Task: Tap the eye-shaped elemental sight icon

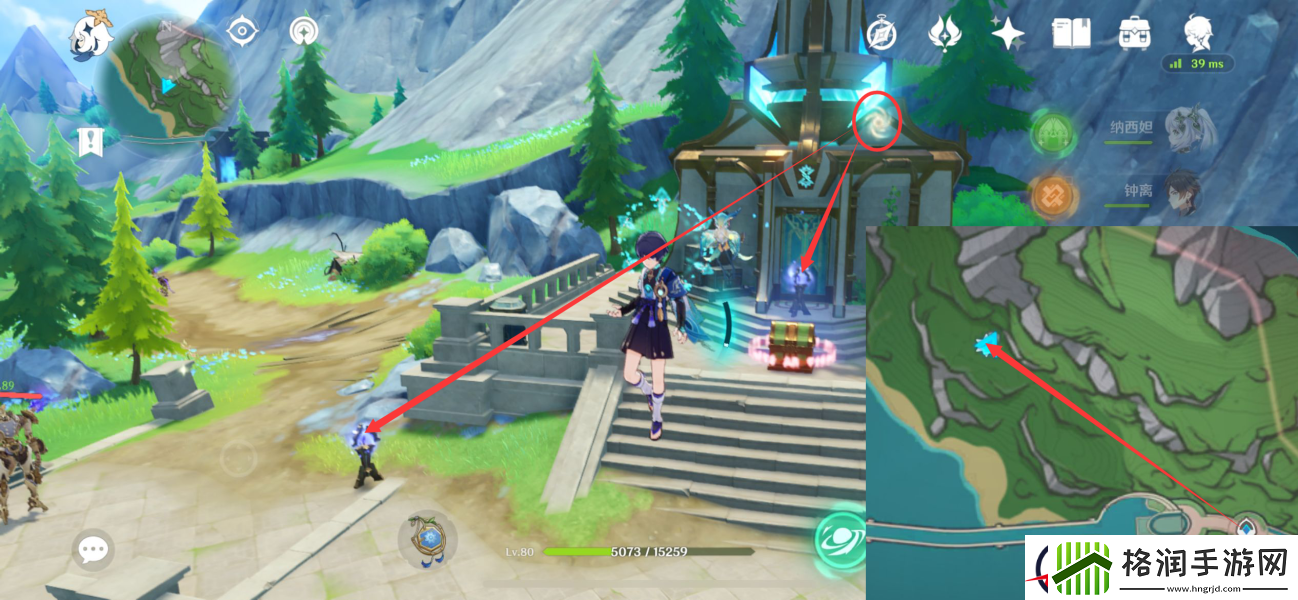Action: [241, 32]
